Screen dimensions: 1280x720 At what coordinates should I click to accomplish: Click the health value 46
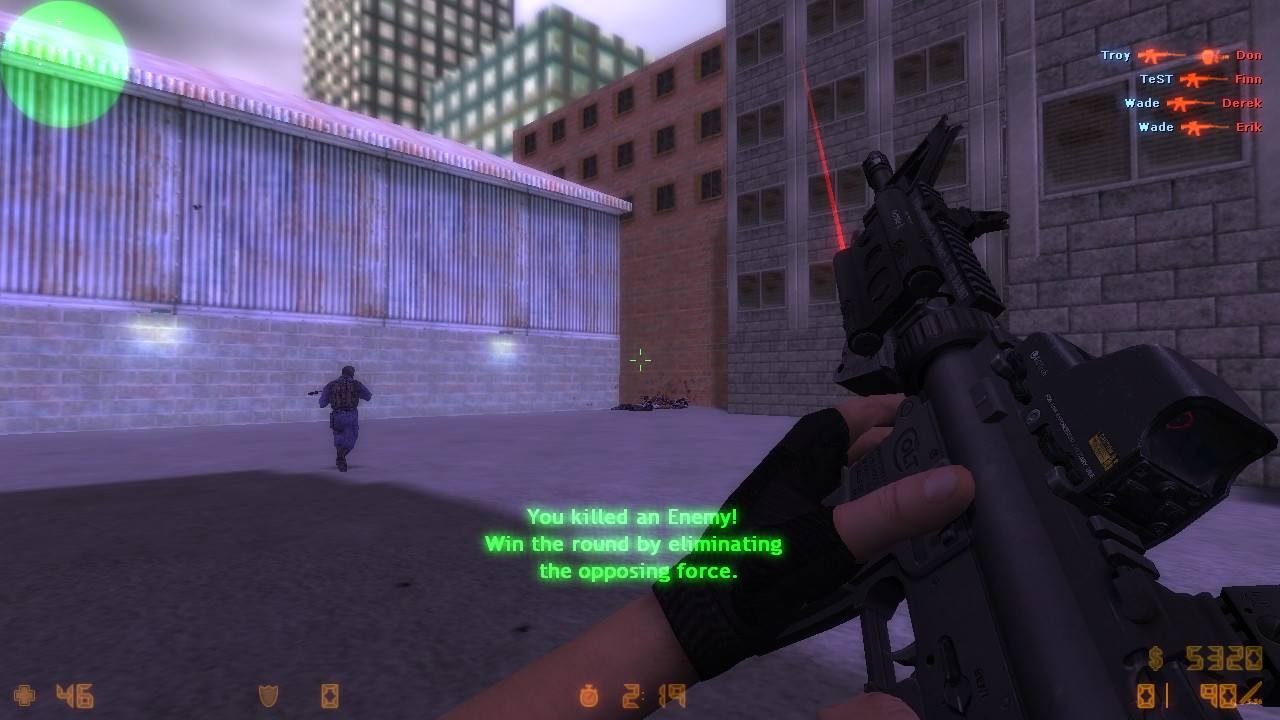coord(77,694)
